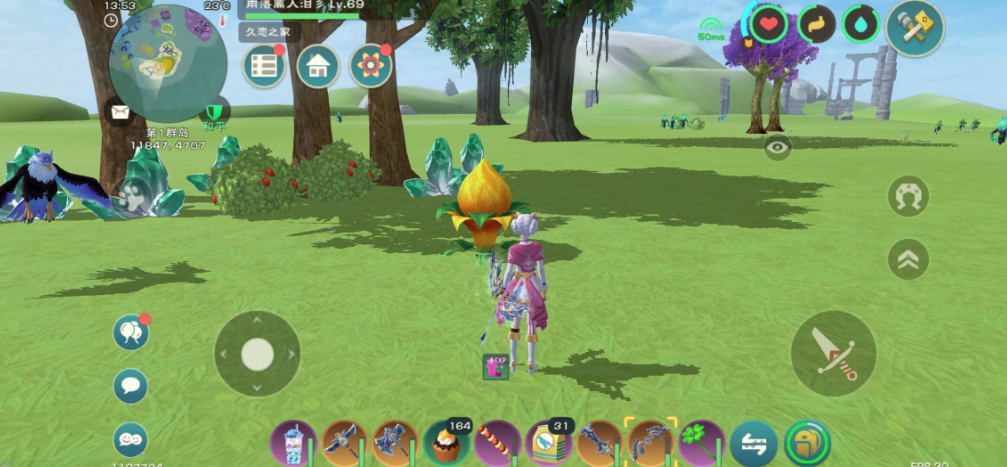
Task: Tap the double-chevron jump button
Action: 908,259
